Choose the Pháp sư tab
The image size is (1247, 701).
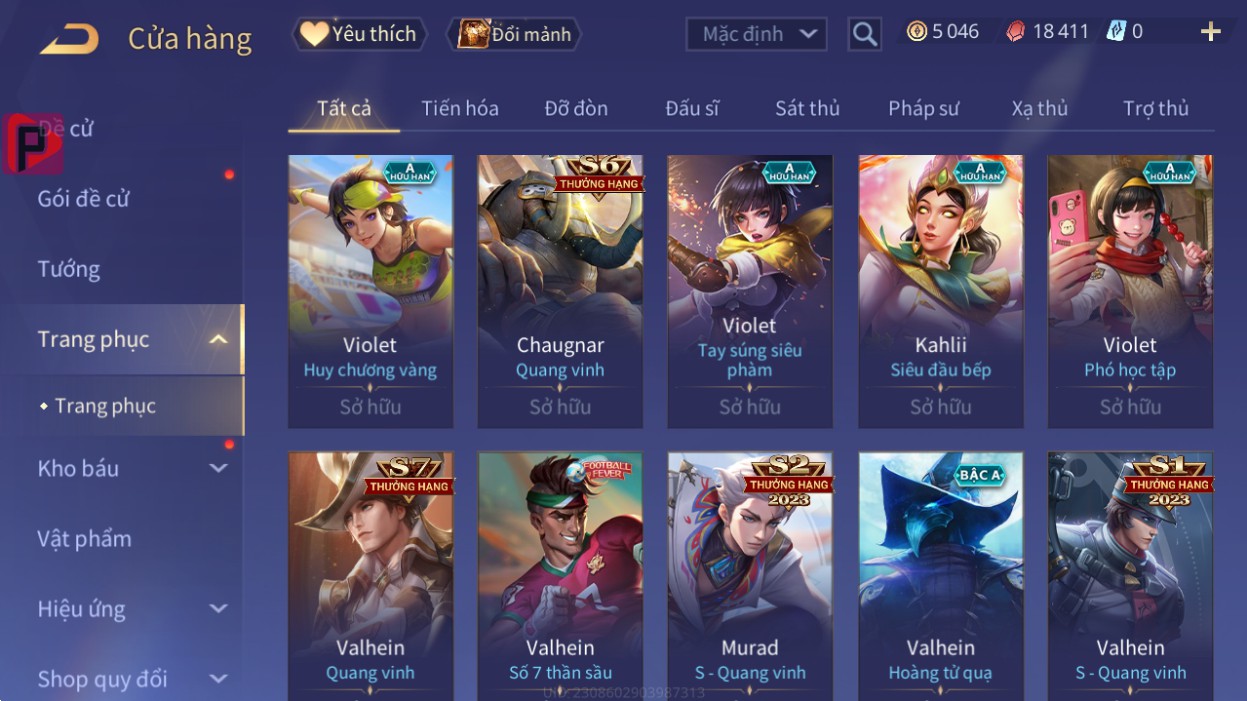point(923,108)
